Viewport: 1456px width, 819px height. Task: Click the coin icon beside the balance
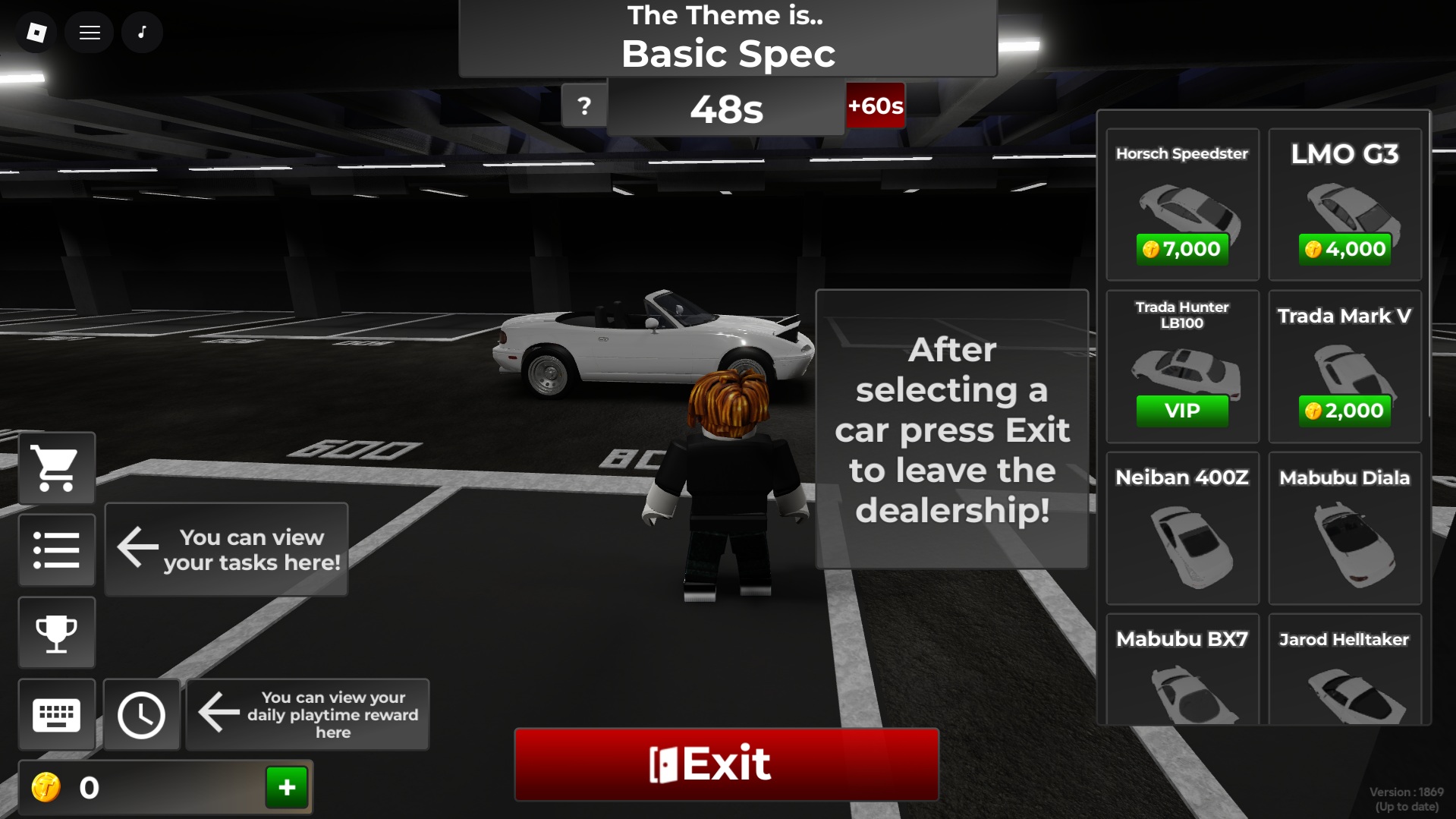[x=47, y=787]
